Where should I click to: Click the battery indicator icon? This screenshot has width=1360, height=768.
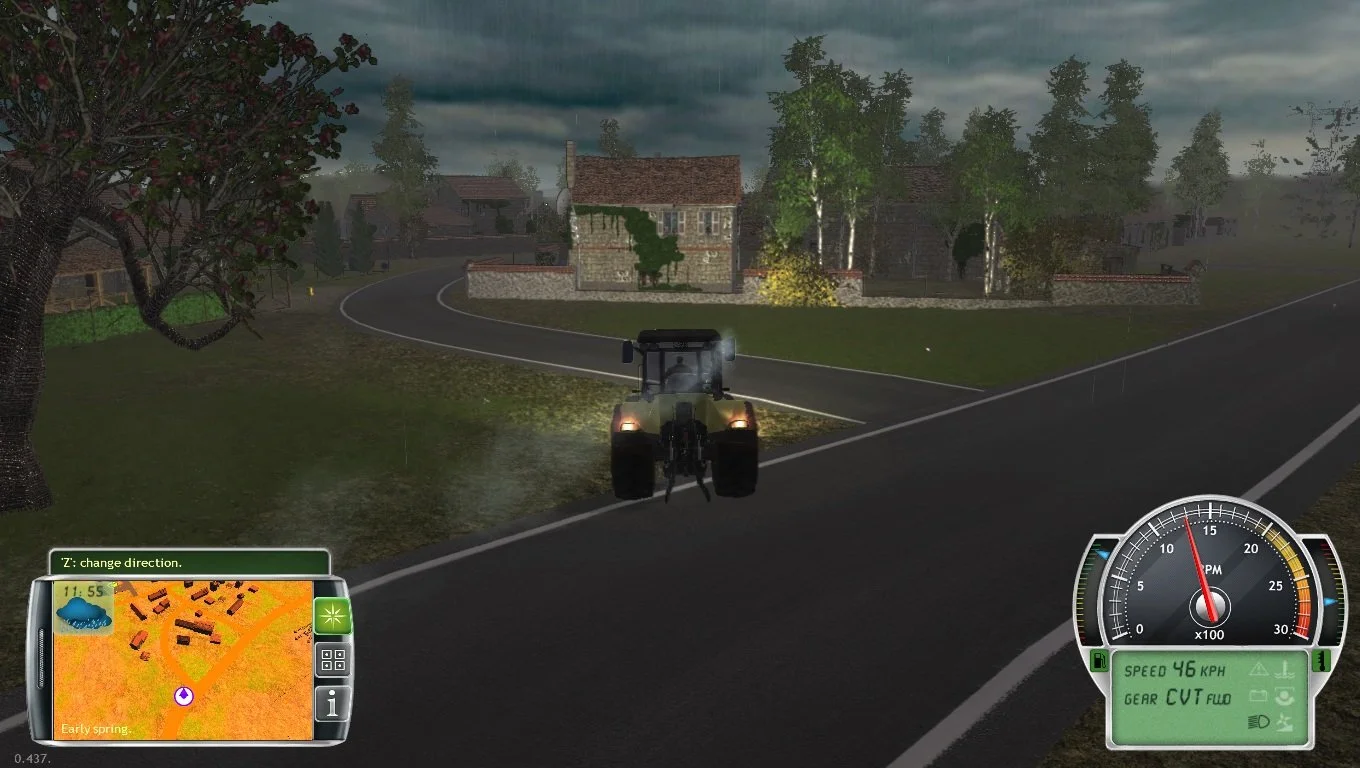(x=1258, y=696)
